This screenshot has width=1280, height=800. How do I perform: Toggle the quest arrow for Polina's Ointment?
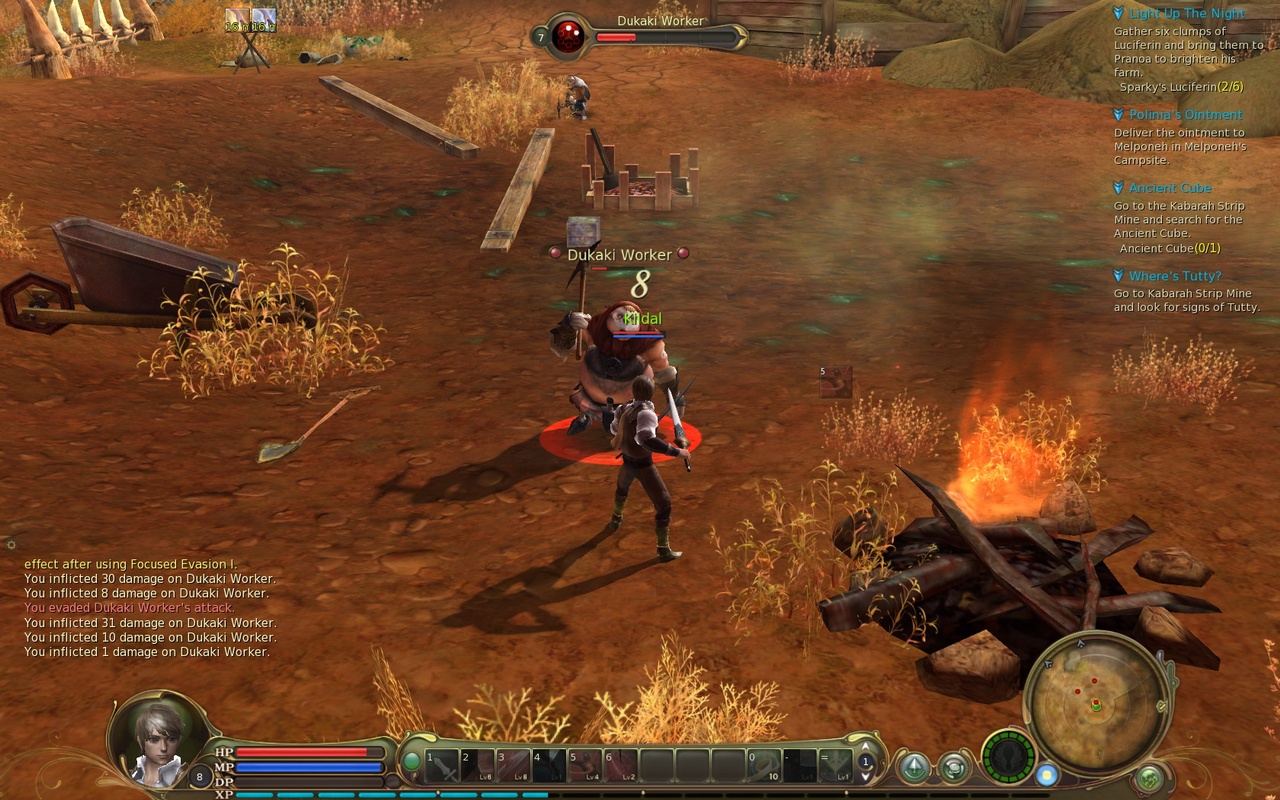1117,114
